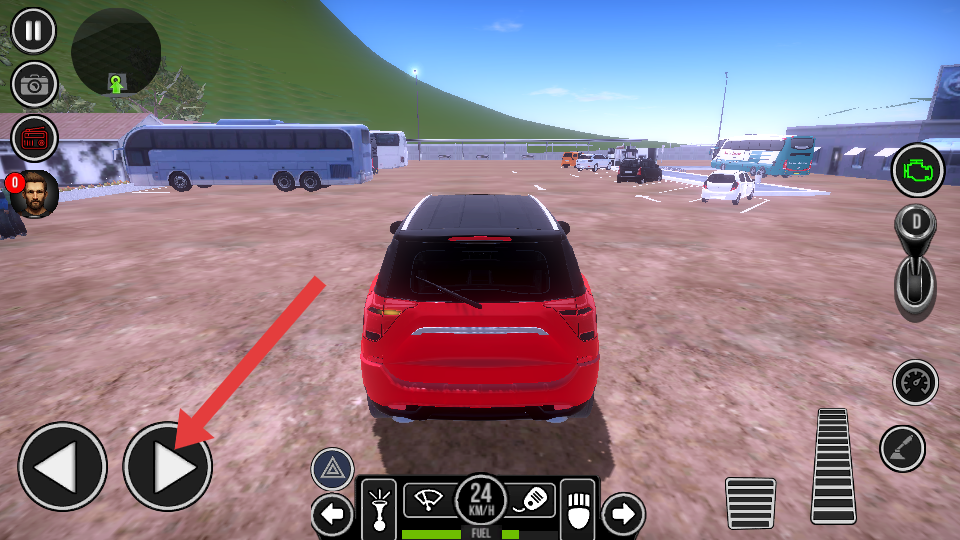Pull the handbrake
This screenshot has height=540, width=960.
(x=902, y=448)
